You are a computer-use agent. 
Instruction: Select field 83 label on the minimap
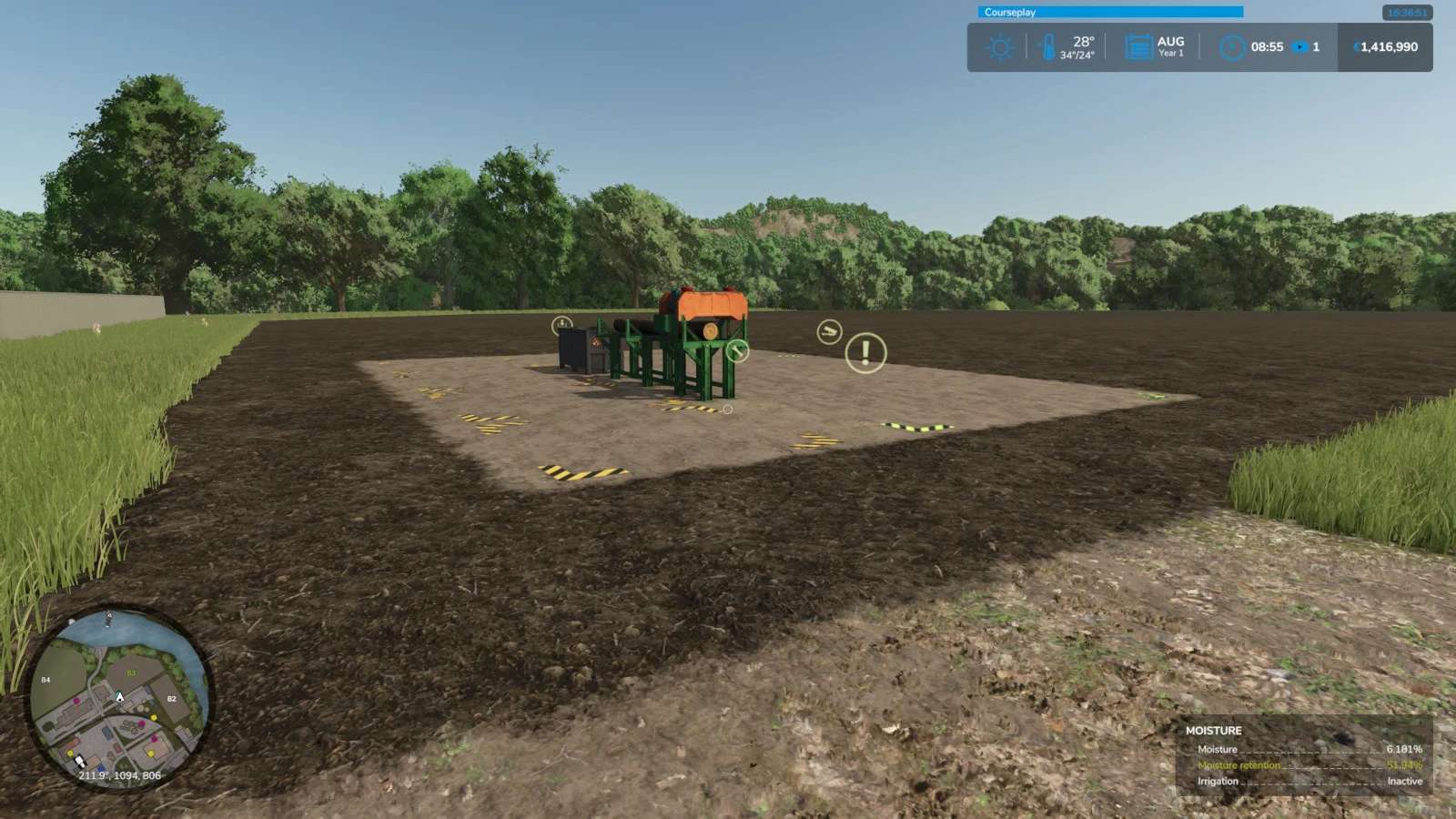131,672
